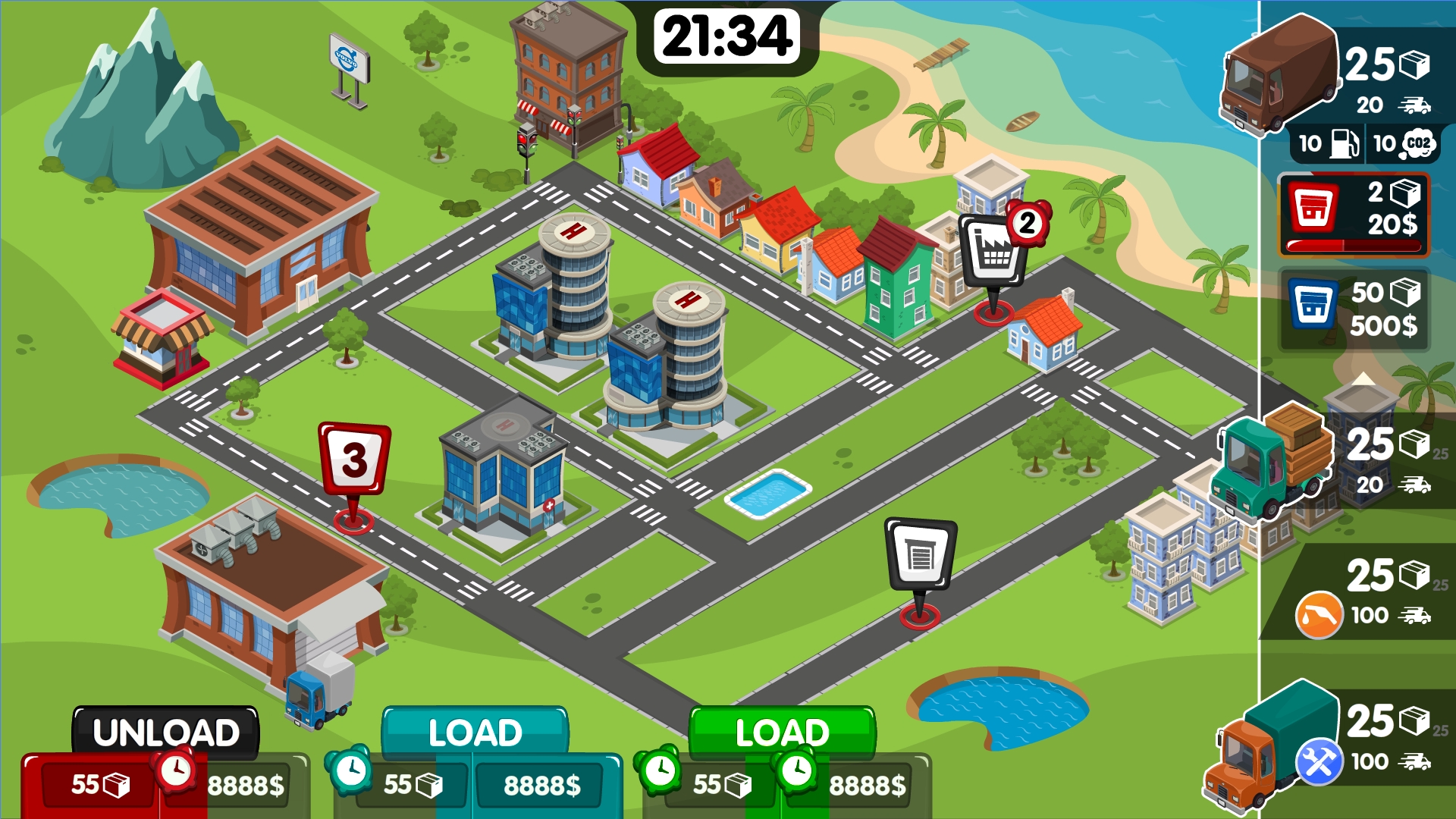Select the red number 3 map marker
This screenshot has width=1456, height=819.
coord(354,460)
